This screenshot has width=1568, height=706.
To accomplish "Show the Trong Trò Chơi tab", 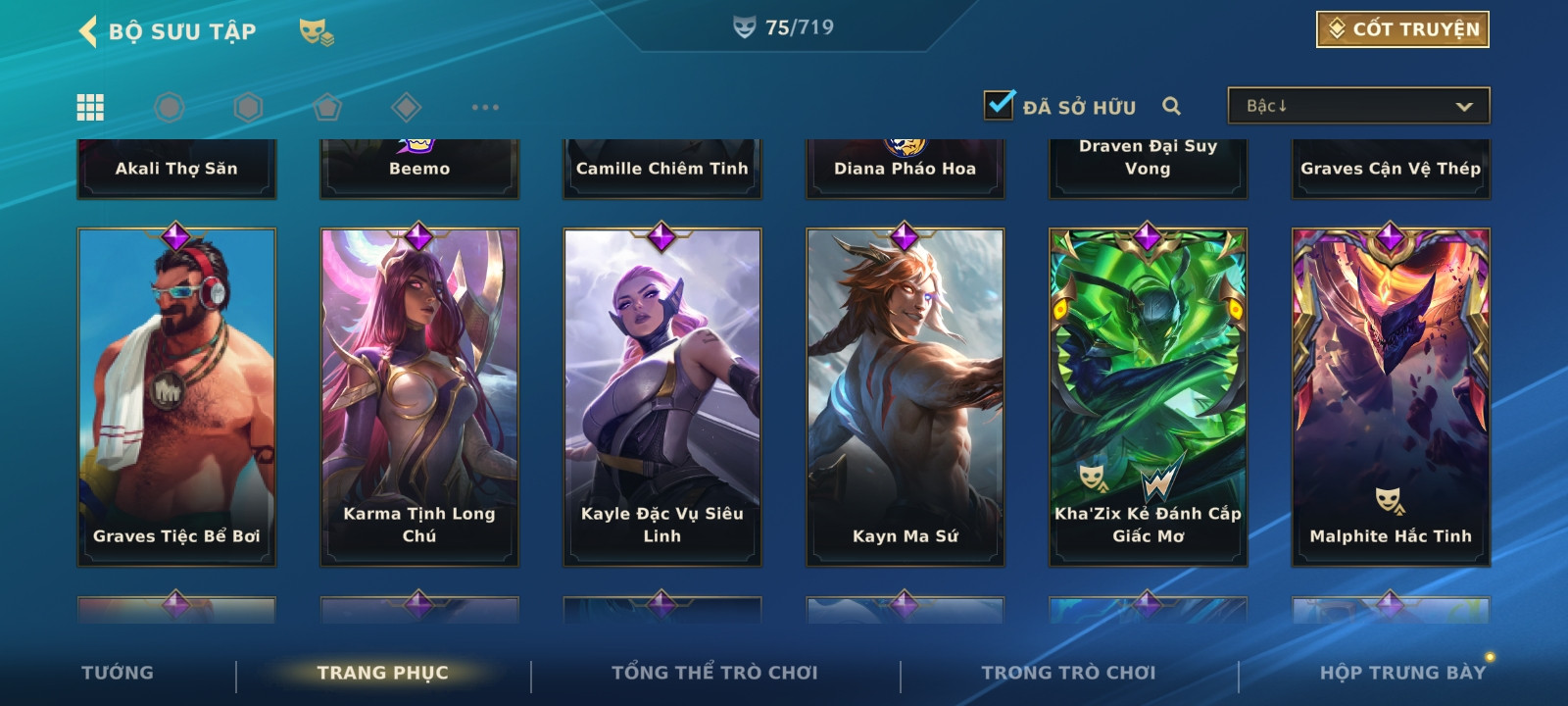I will click(x=1068, y=673).
